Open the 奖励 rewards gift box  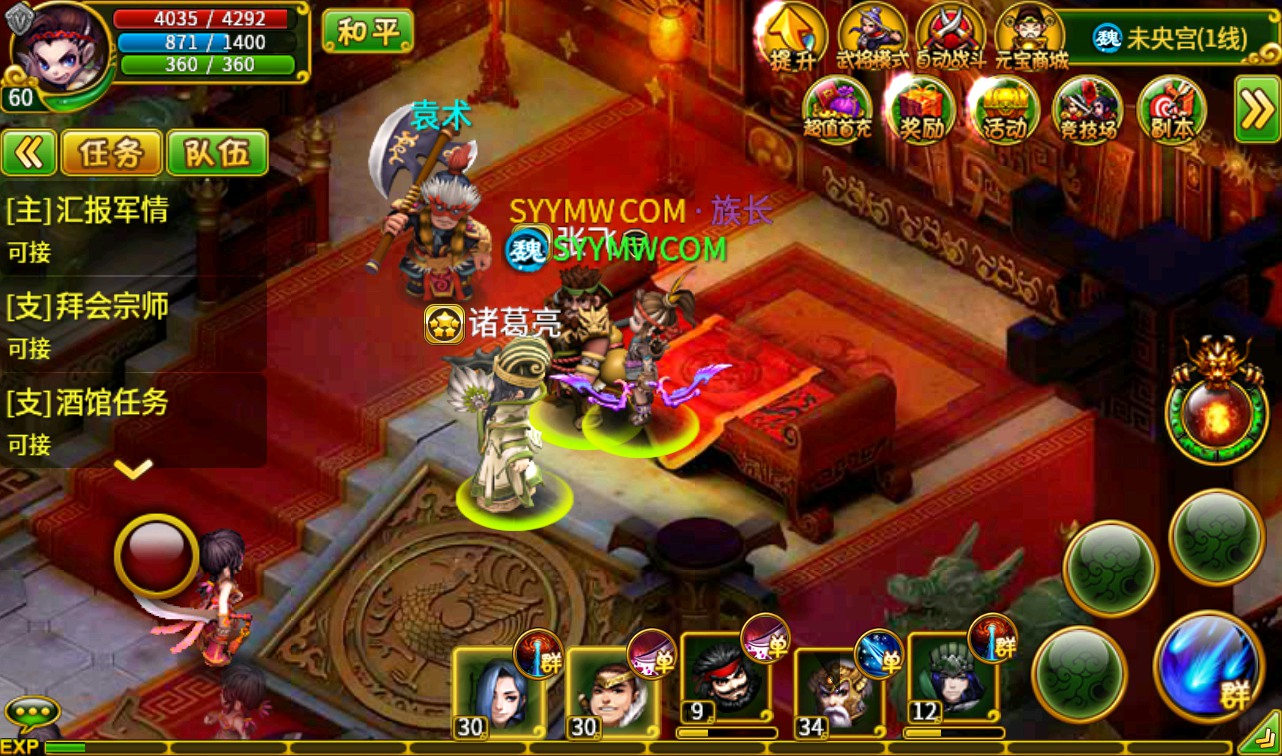point(920,110)
